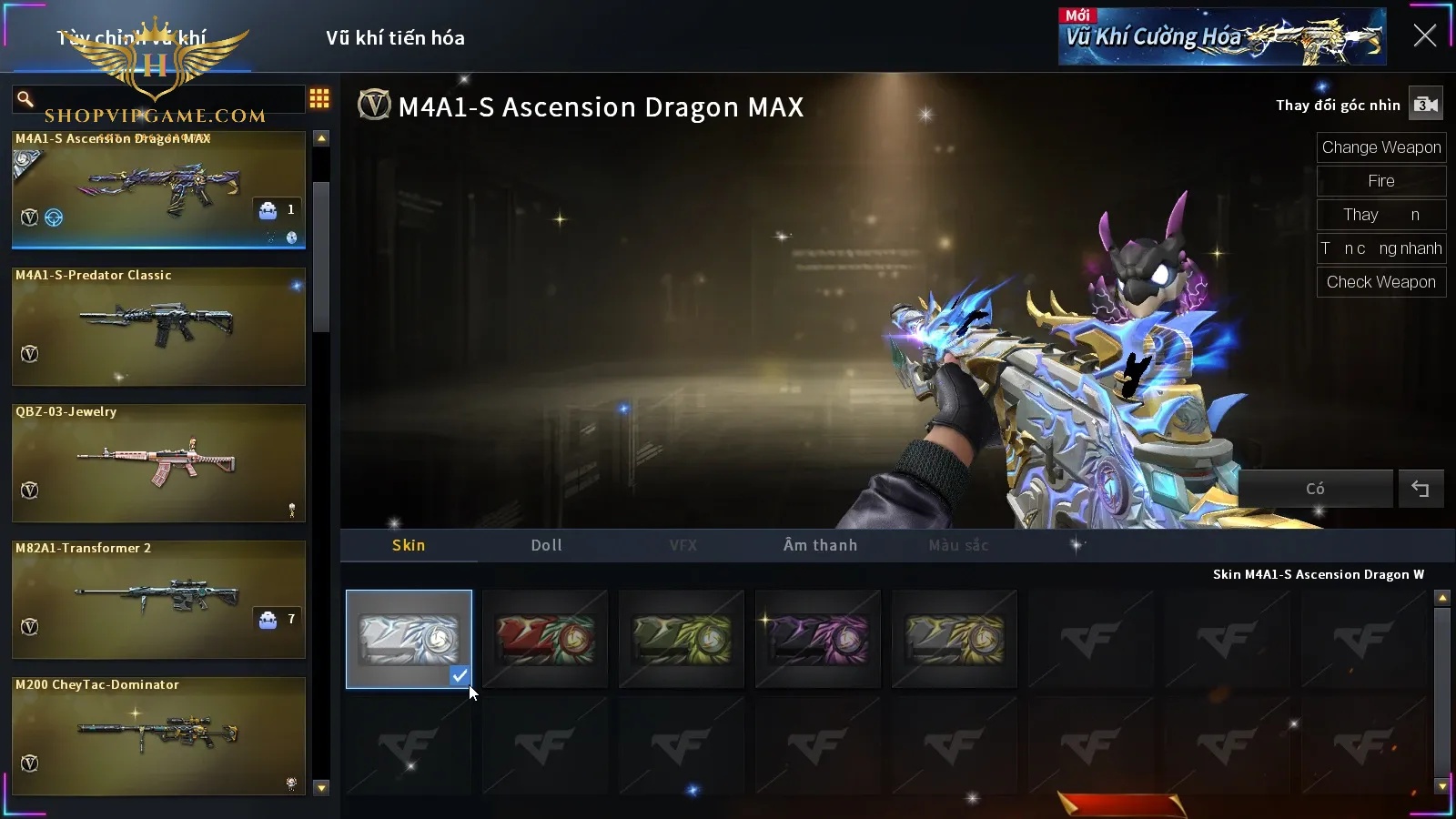Close the weapon customization screen
The width and height of the screenshot is (1456, 819).
click(1424, 36)
